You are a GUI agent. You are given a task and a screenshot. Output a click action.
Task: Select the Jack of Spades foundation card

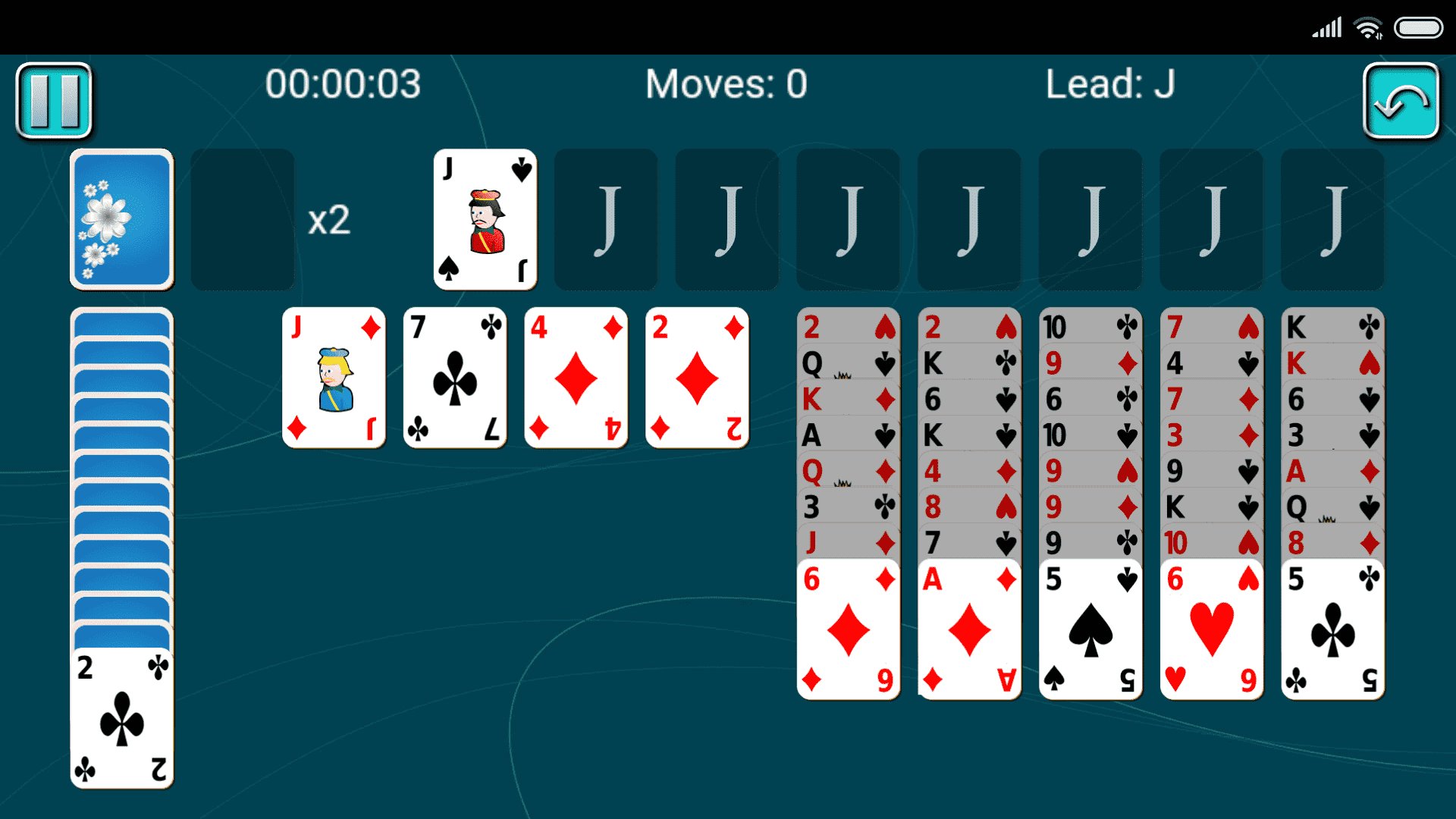(484, 218)
